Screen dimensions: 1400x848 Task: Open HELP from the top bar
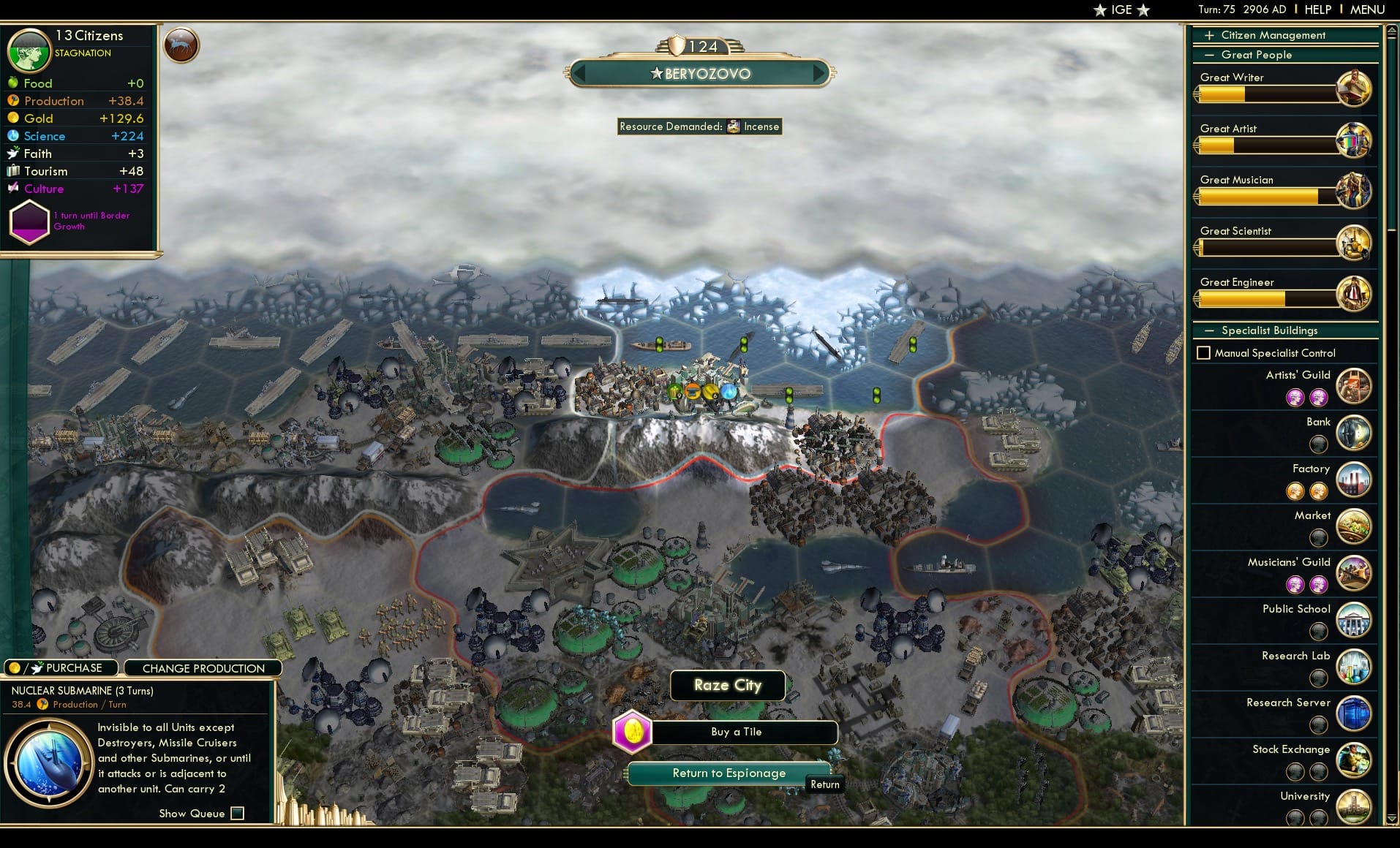[1317, 10]
